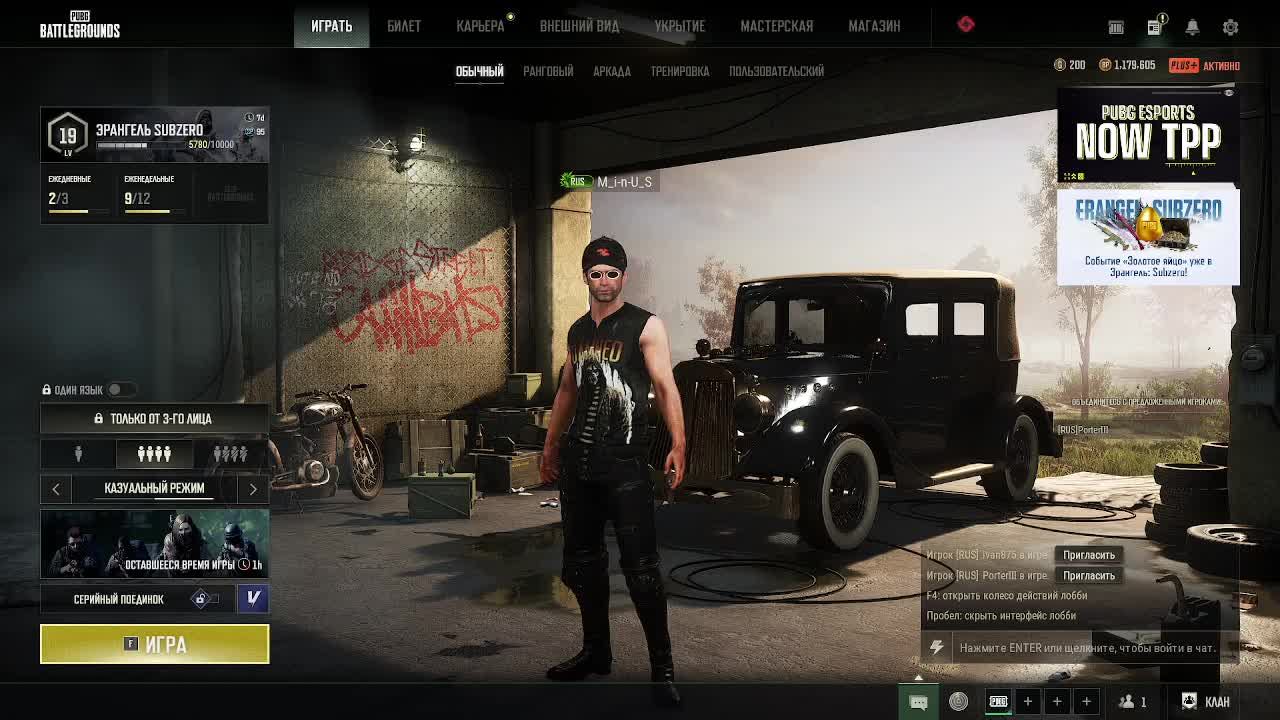The height and width of the screenshot is (720, 1280).
Task: Open ПОЛЬЗОВАТЕЛЬСКИЙ custom matches
Action: pos(776,71)
